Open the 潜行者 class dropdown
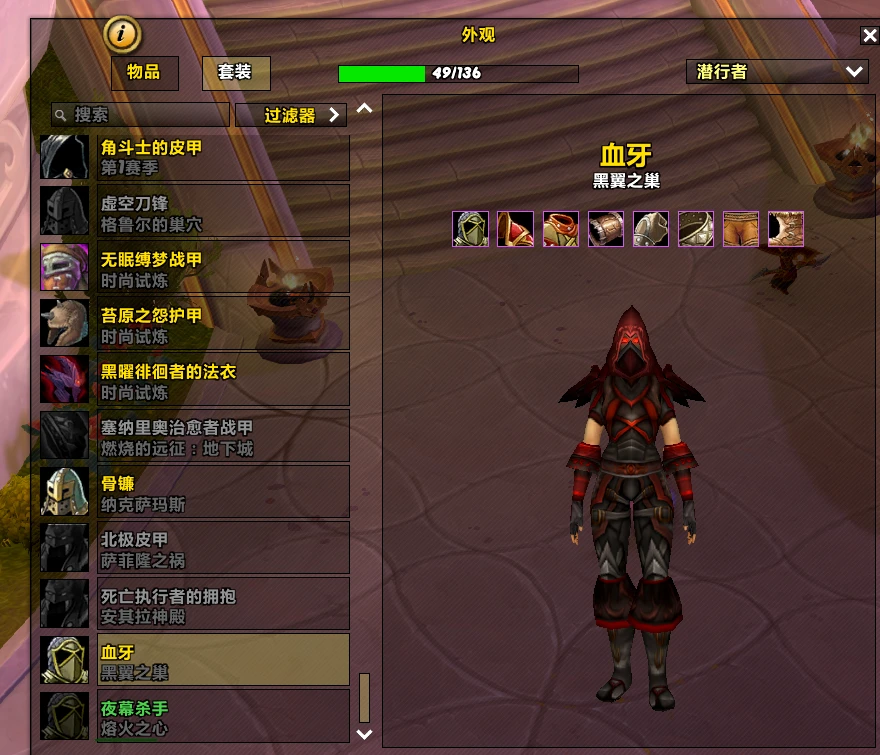Image resolution: width=880 pixels, height=755 pixels. [777, 72]
